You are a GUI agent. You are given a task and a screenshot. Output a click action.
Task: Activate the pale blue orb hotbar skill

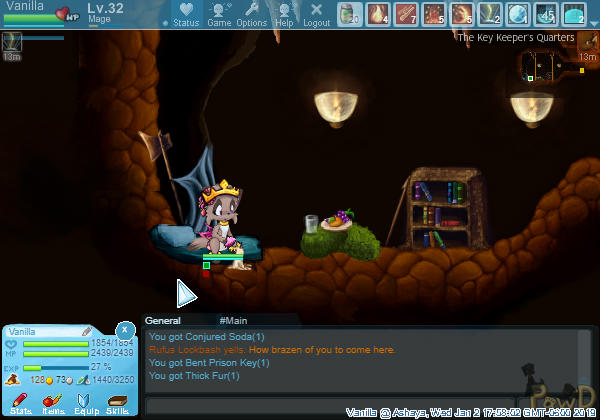pos(518,14)
